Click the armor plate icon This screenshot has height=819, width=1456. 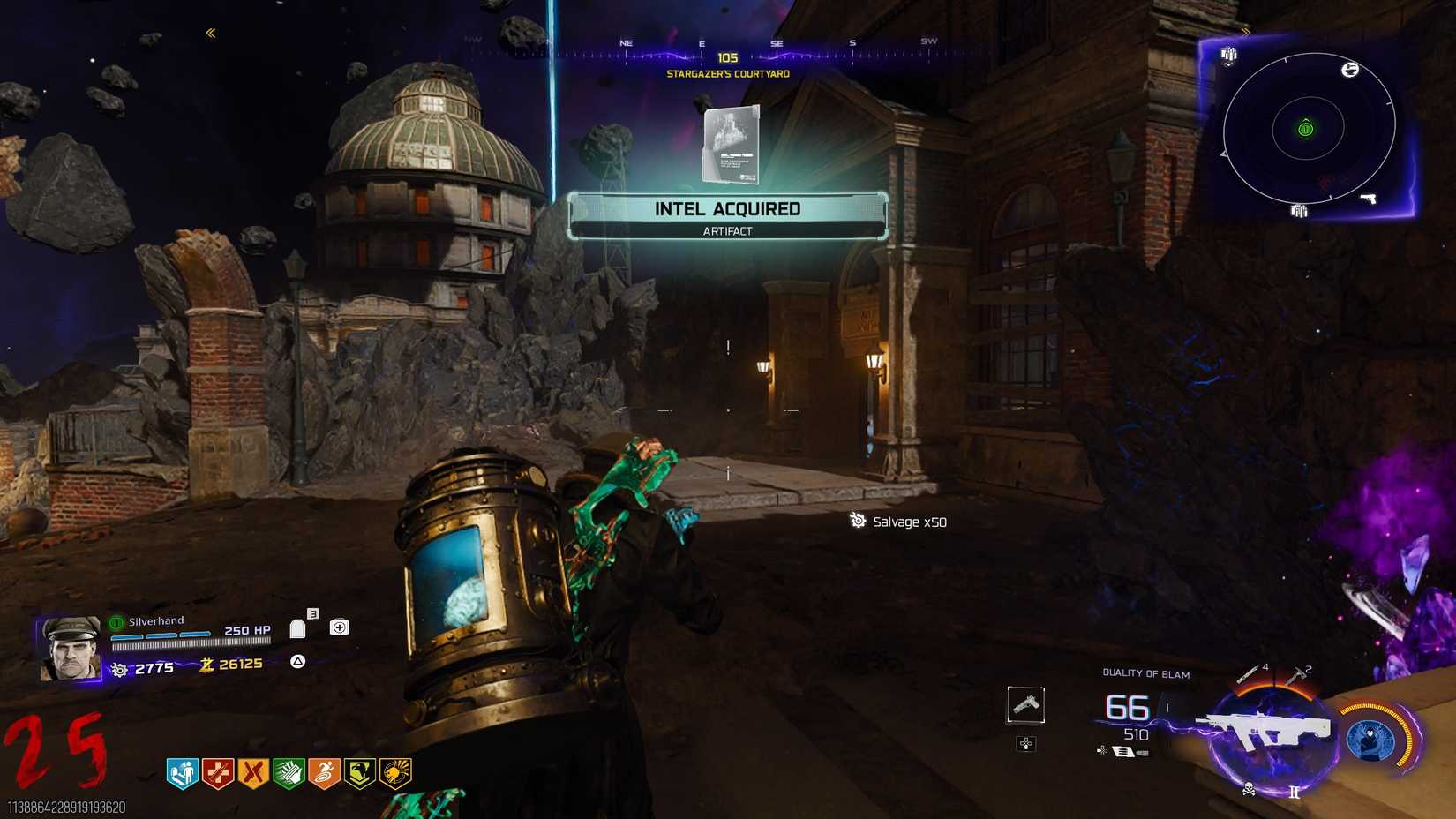(x=298, y=628)
